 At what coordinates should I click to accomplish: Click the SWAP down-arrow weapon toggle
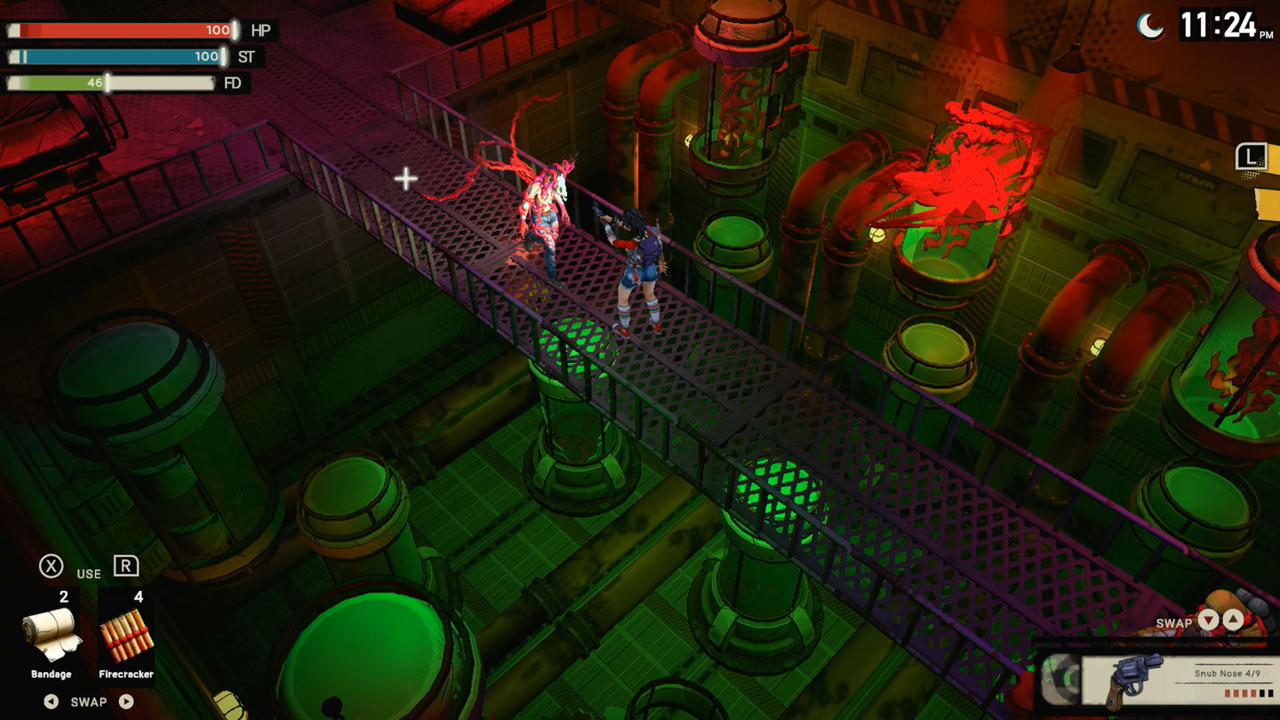point(1209,618)
